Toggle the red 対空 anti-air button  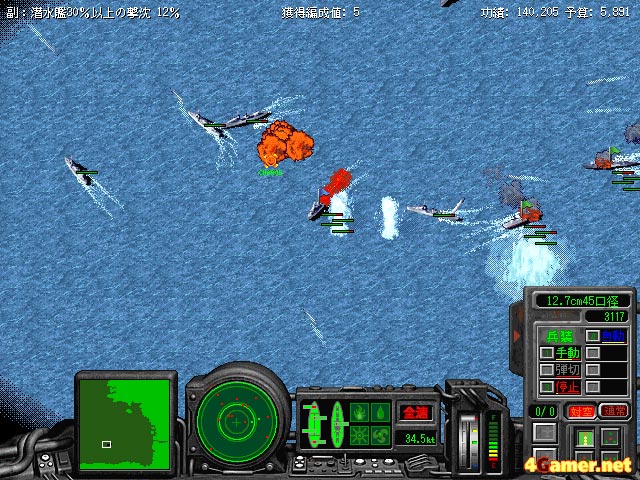(580, 411)
